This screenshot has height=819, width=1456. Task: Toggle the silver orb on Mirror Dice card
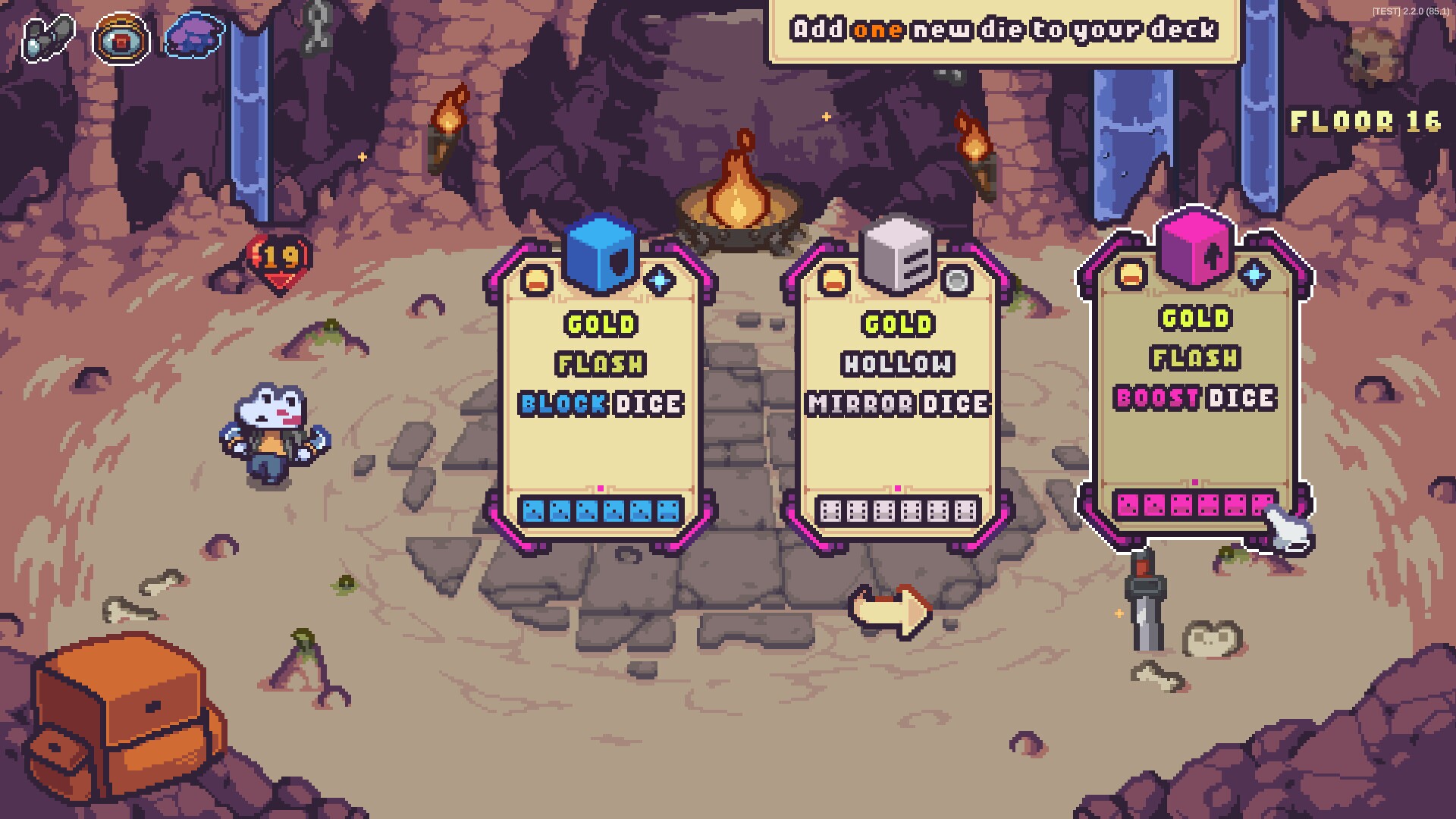click(959, 282)
